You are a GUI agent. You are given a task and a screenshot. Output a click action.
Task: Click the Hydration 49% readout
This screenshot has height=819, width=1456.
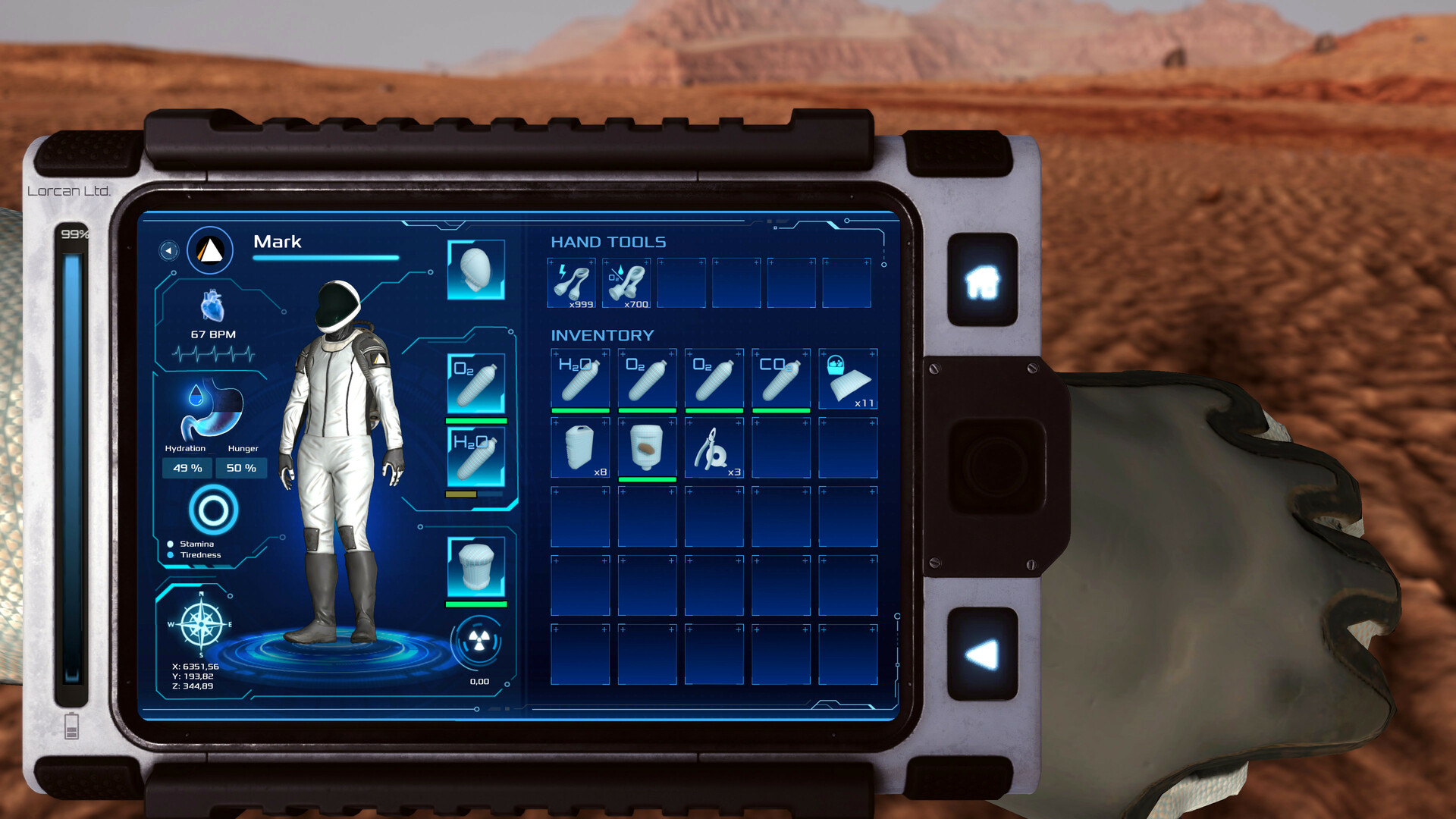pyautogui.click(x=186, y=468)
